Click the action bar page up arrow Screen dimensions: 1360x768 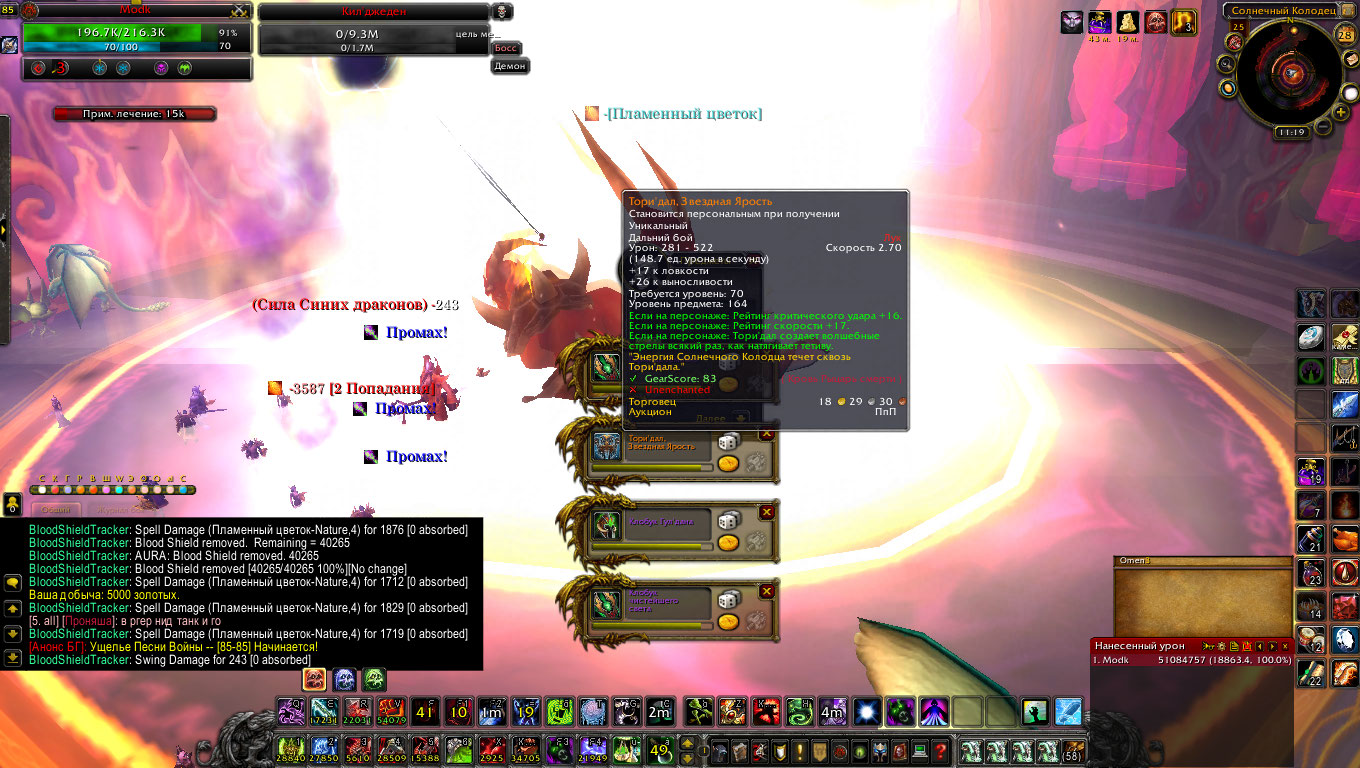click(689, 743)
